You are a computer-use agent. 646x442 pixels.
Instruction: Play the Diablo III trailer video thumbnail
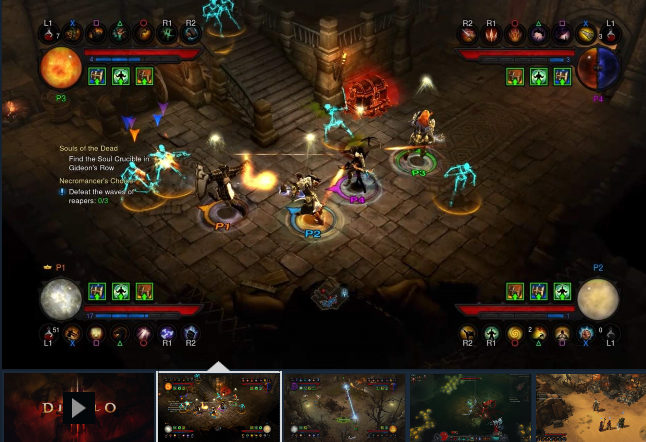click(x=79, y=406)
